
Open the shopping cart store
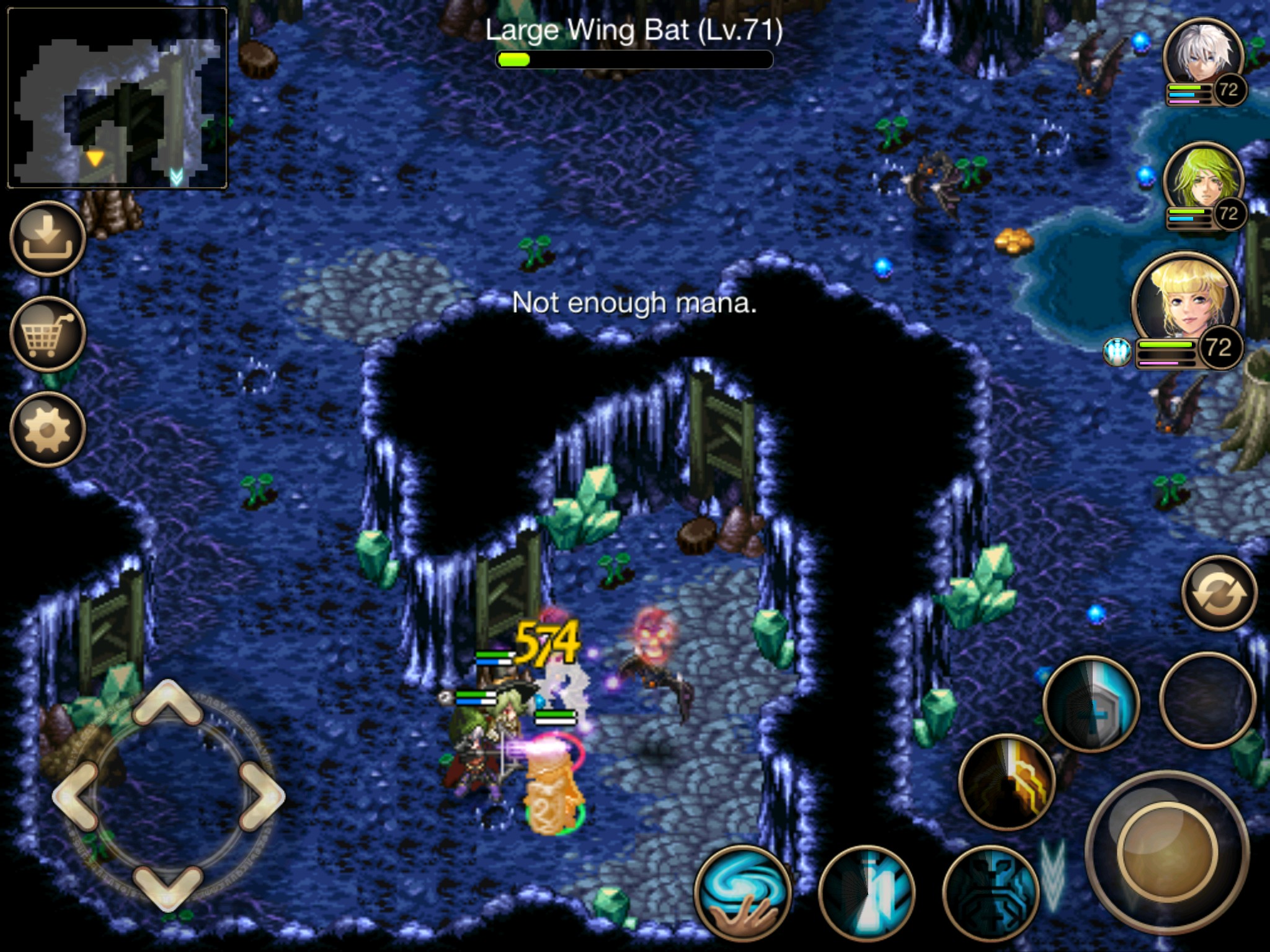pyautogui.click(x=47, y=334)
